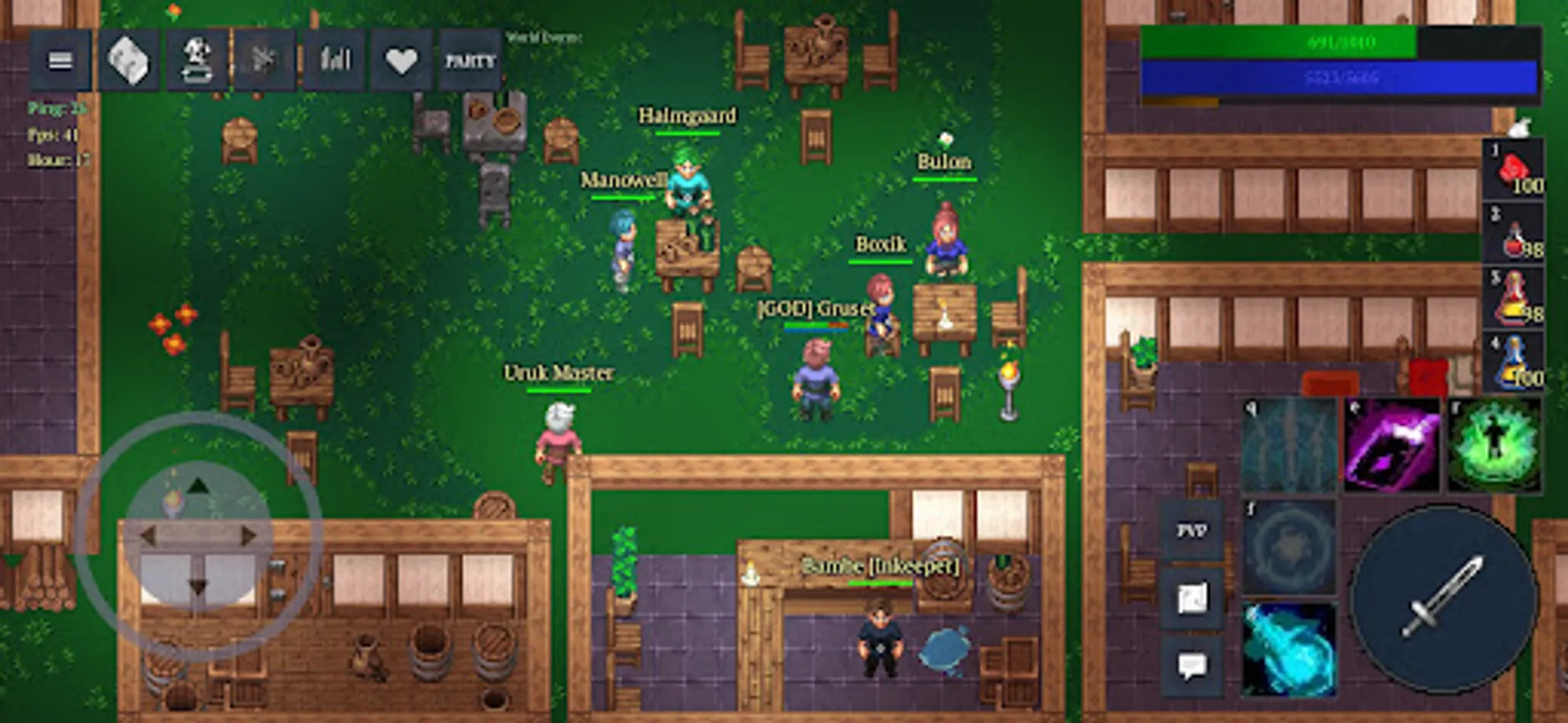Open the hamburger main menu
1568x723 pixels.
click(x=60, y=60)
